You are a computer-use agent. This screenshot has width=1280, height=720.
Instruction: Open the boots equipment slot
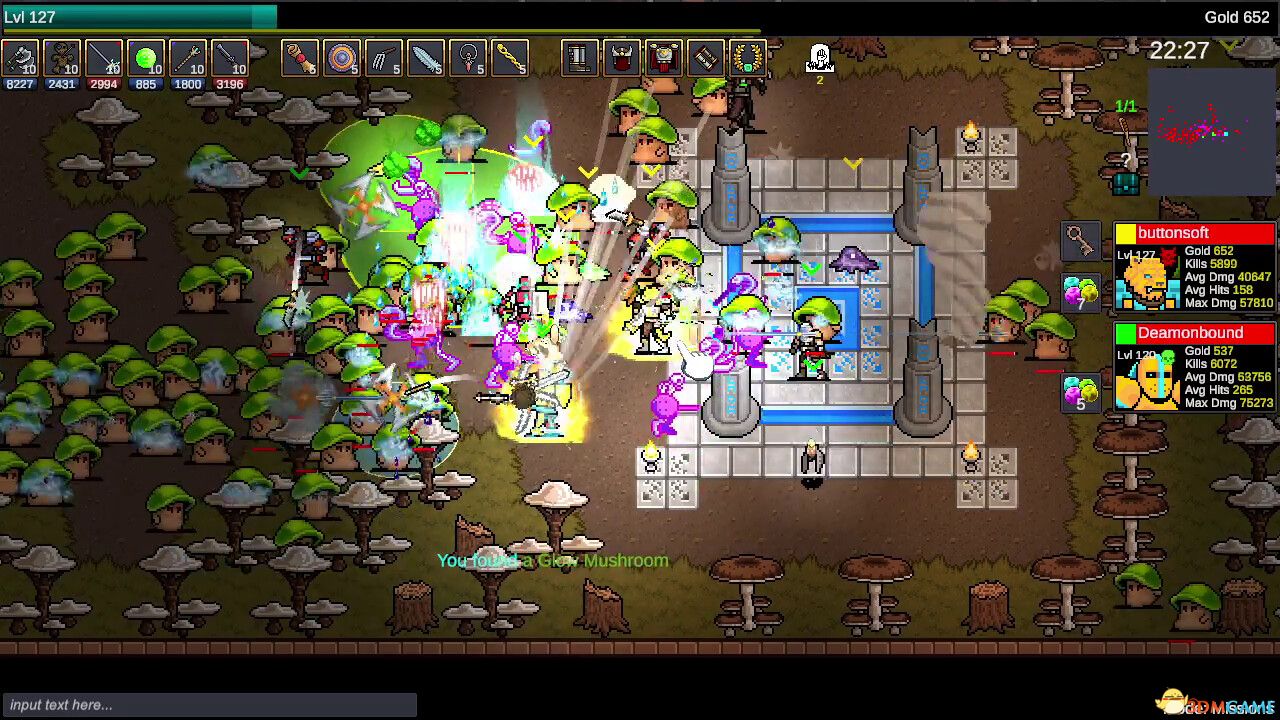pos(579,58)
